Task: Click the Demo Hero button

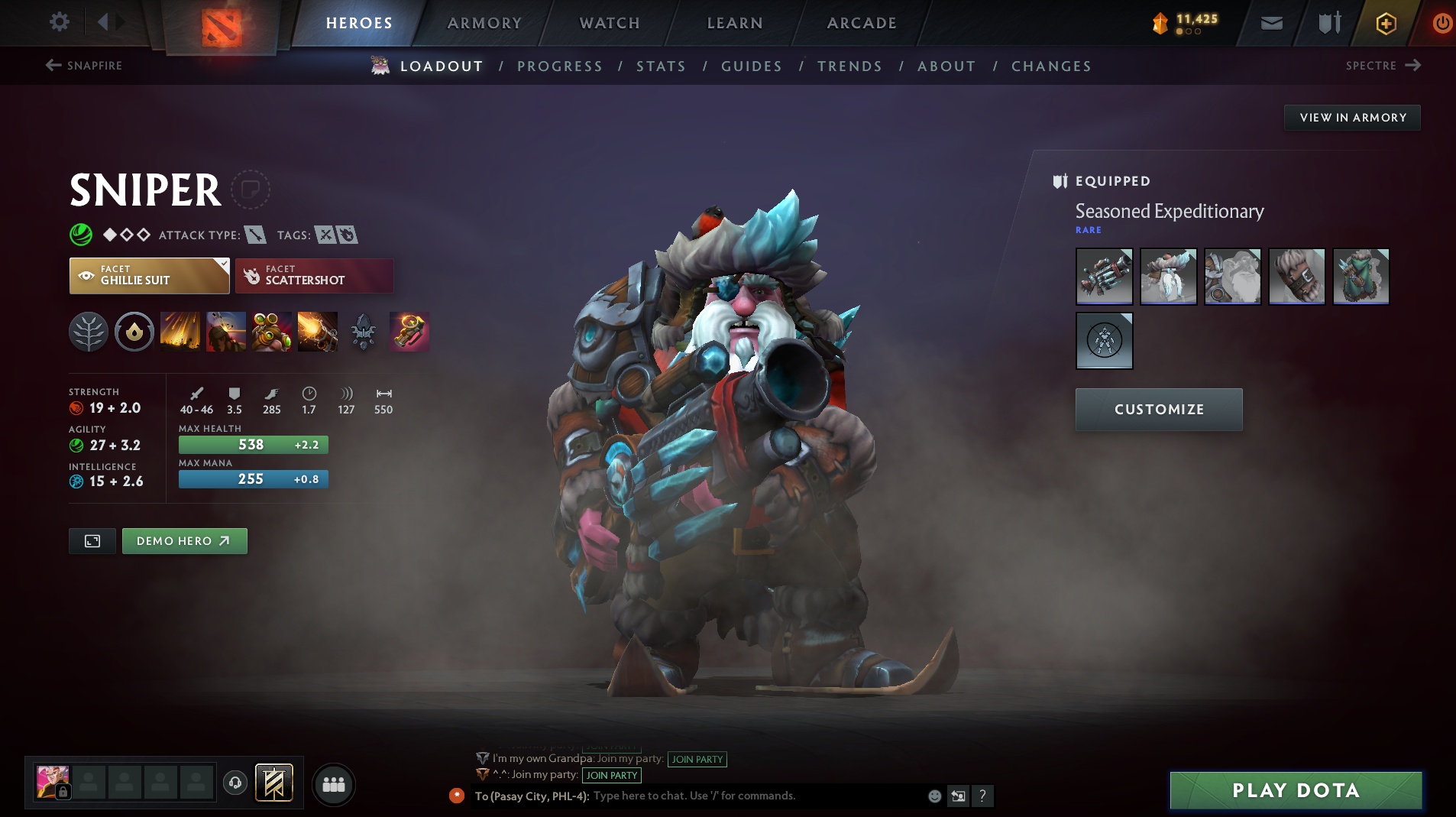Action: pos(184,540)
